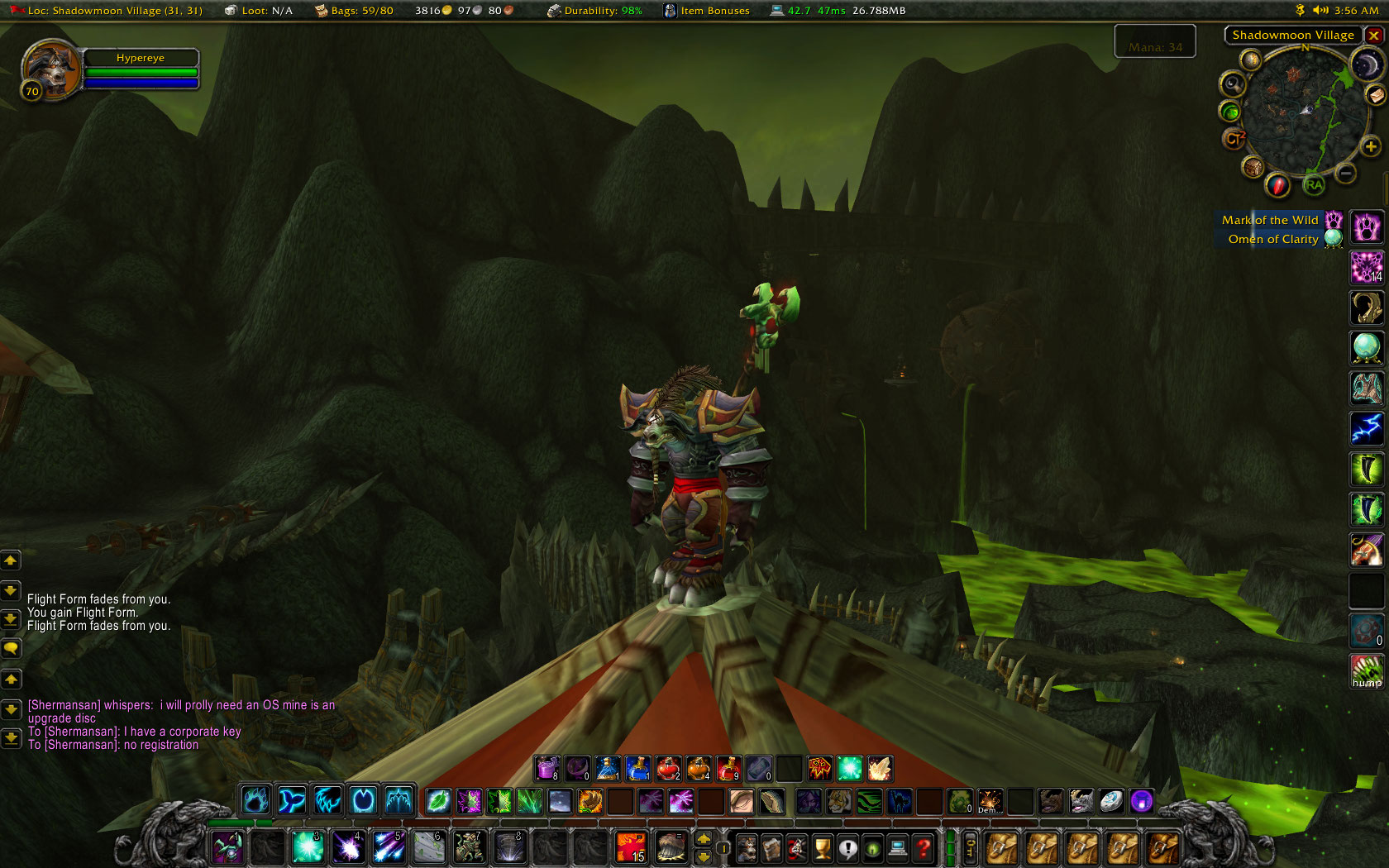
Task: Open mail via the envelope minimap icon
Action: tap(1376, 96)
